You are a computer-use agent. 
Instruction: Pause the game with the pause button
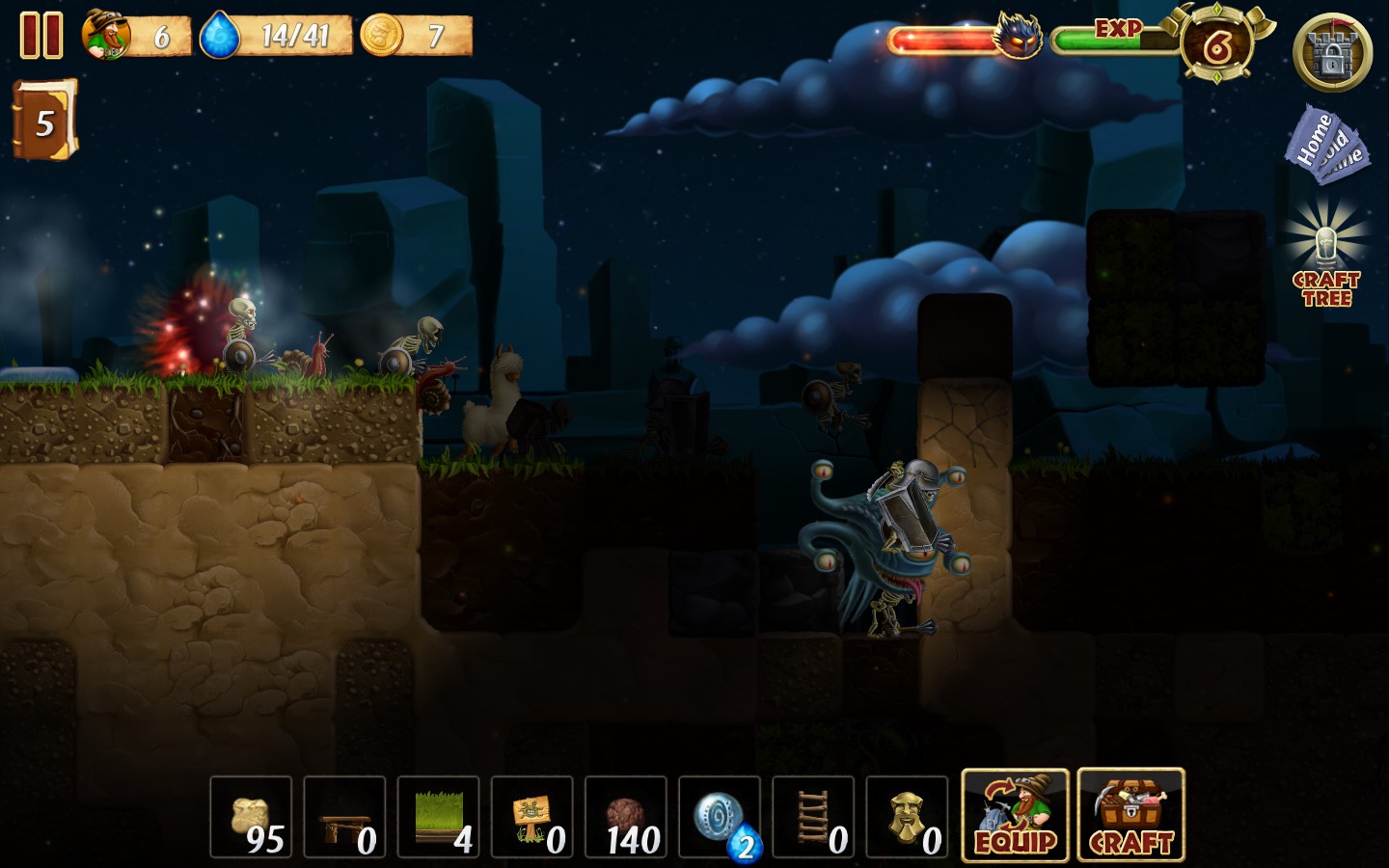click(41, 36)
